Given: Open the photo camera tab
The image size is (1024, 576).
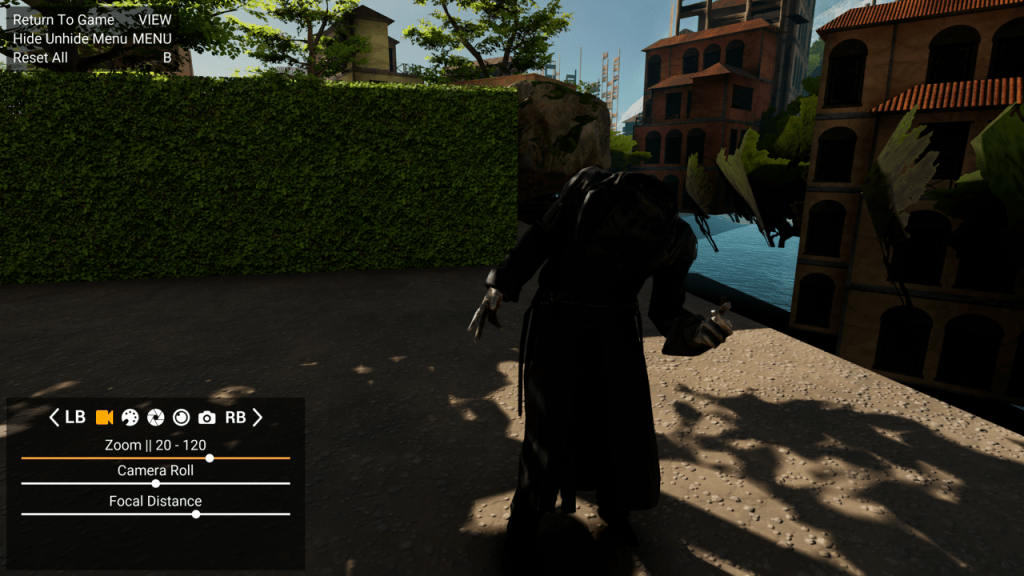Looking at the screenshot, I should pyautogui.click(x=207, y=417).
